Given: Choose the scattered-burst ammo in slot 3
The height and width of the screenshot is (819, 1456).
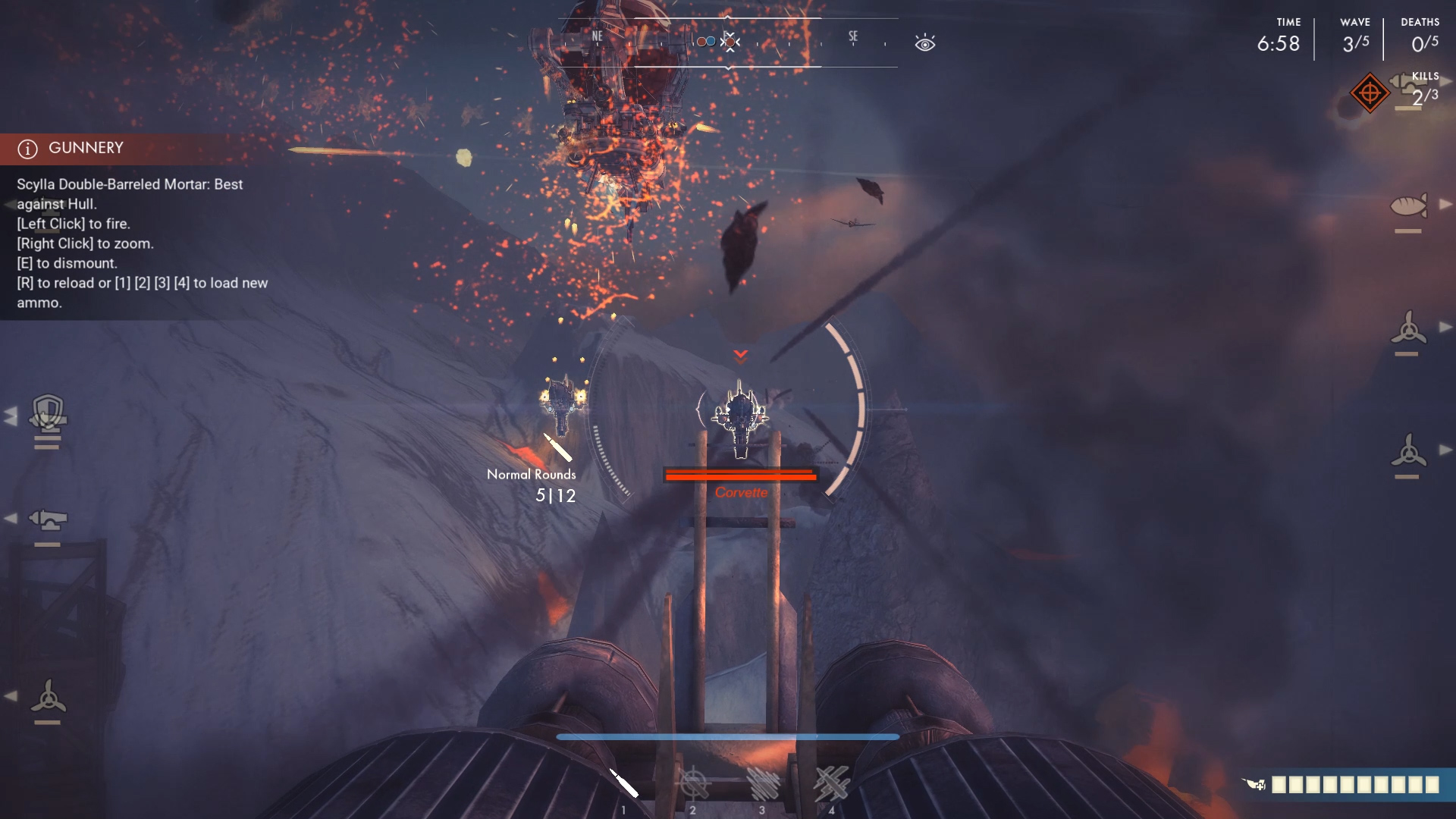Looking at the screenshot, I should coord(763,784).
